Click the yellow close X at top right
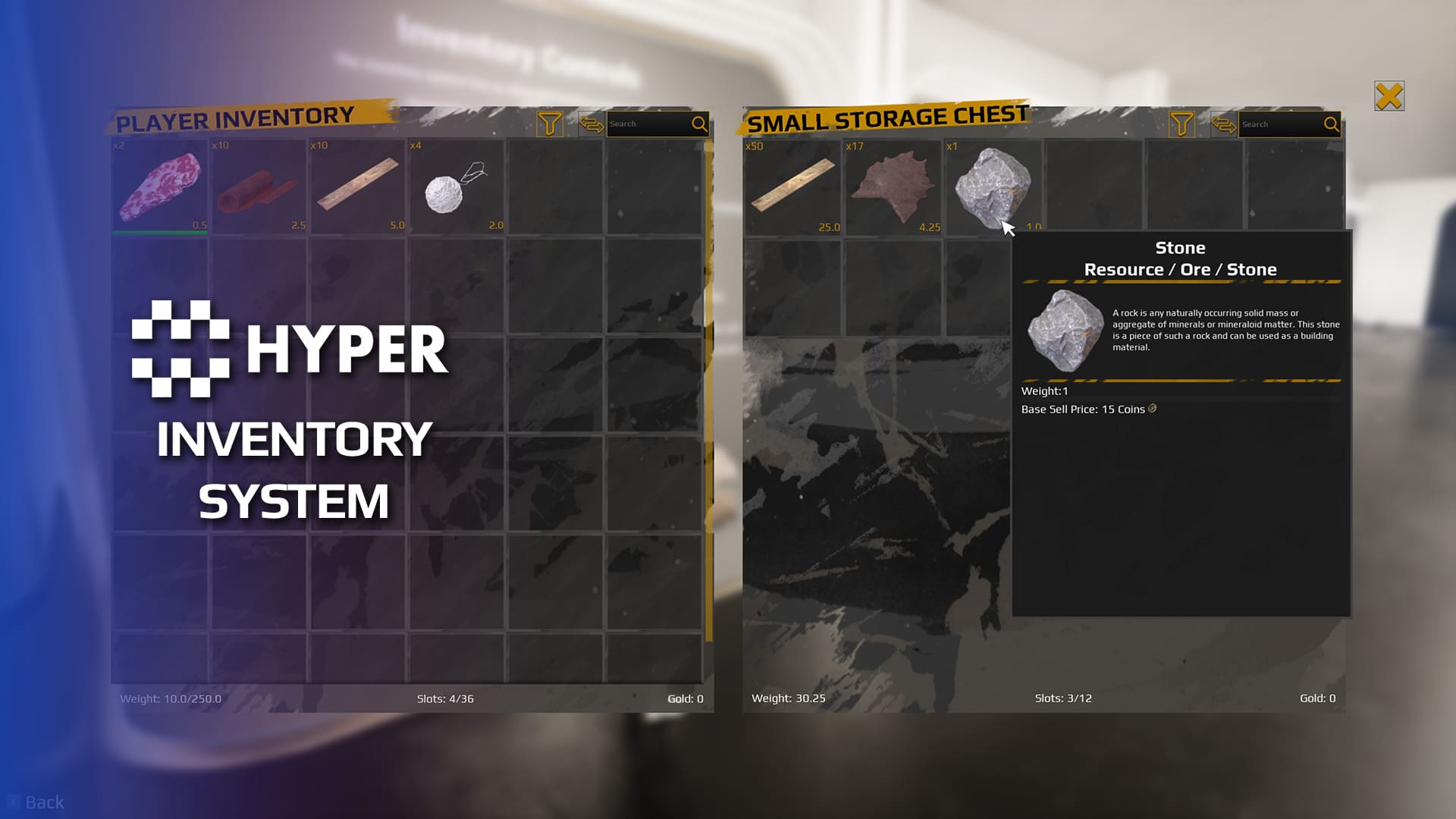The width and height of the screenshot is (1456, 819). tap(1389, 96)
